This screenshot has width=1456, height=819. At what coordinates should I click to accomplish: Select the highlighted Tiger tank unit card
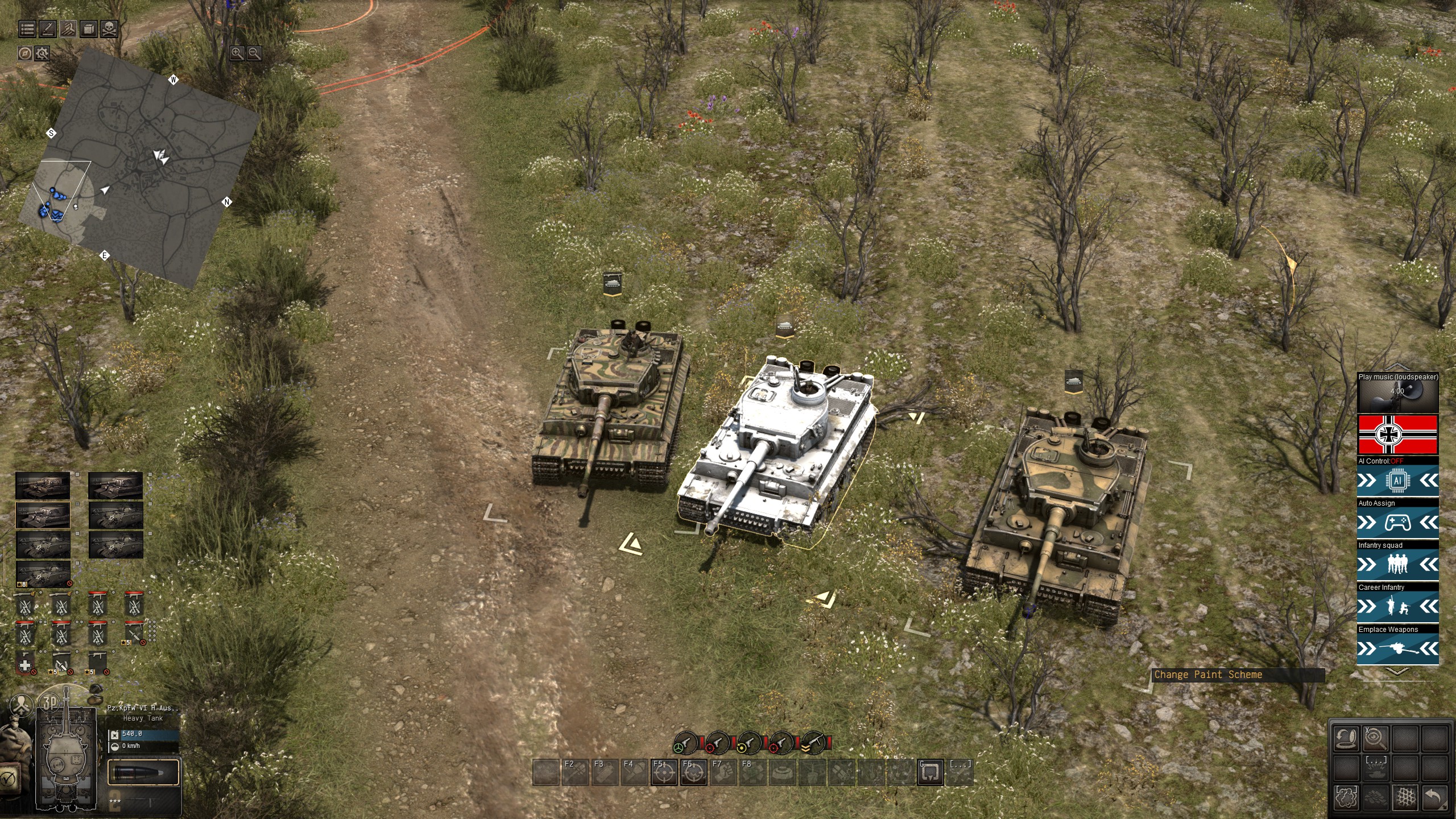pos(43,515)
